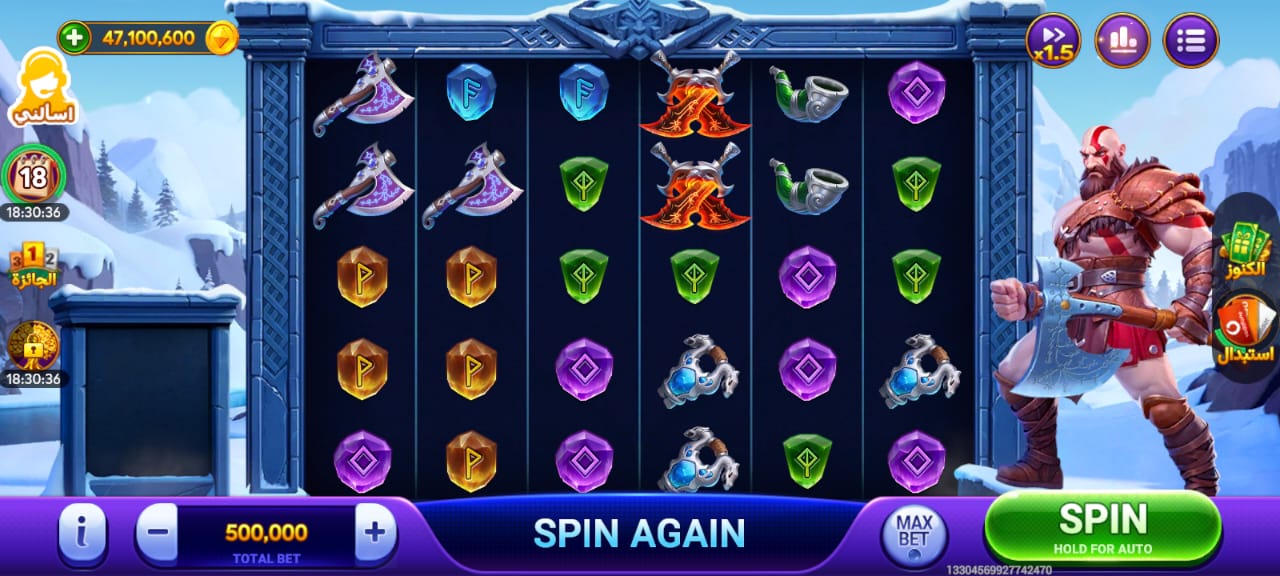Screen dimensions: 1280x576
Task: Toggle the x1.5 speed button
Action: (1053, 41)
